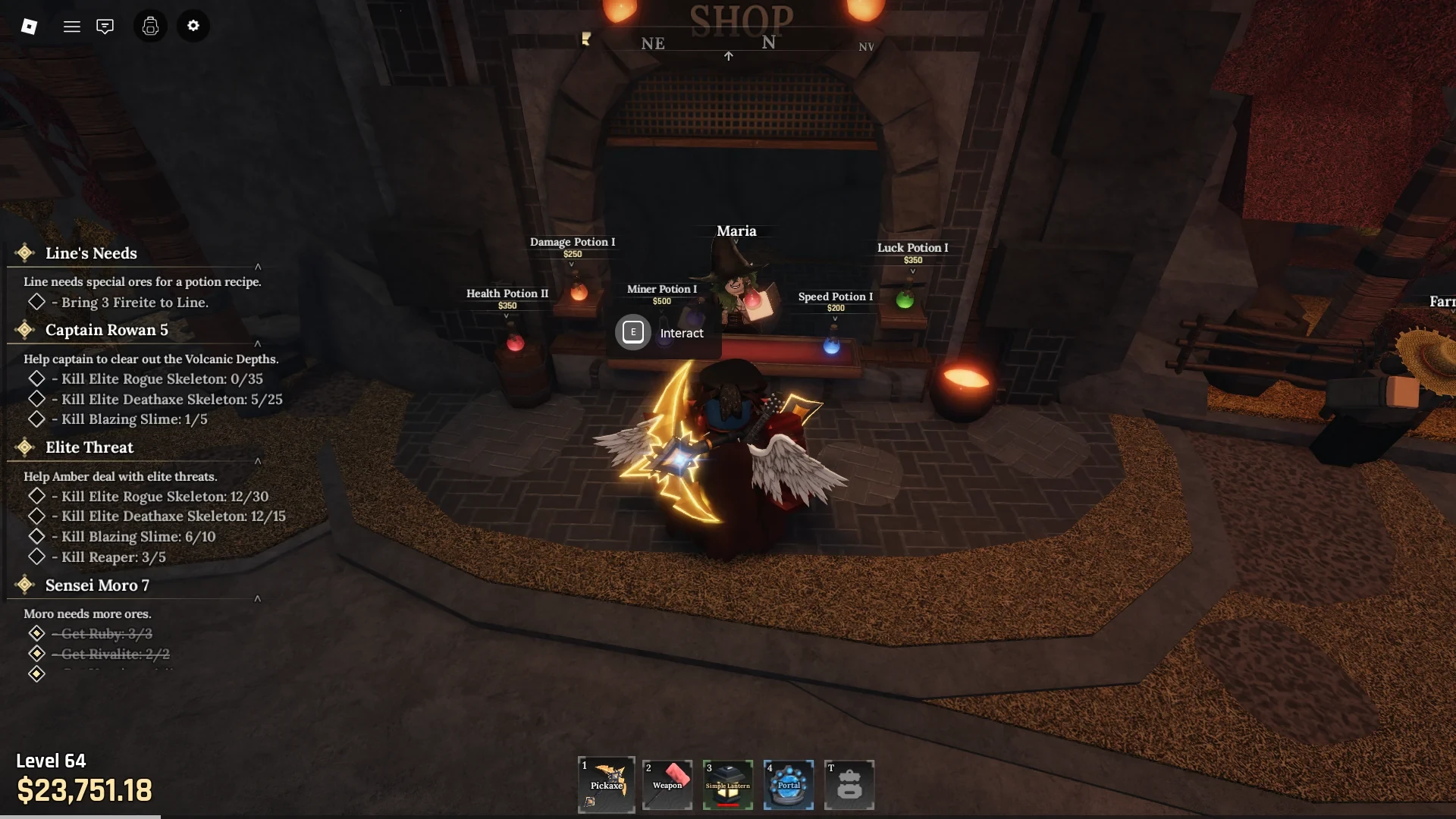This screenshot has width=1456, height=819.
Task: Select the Portal item in slot 4
Action: [788, 784]
